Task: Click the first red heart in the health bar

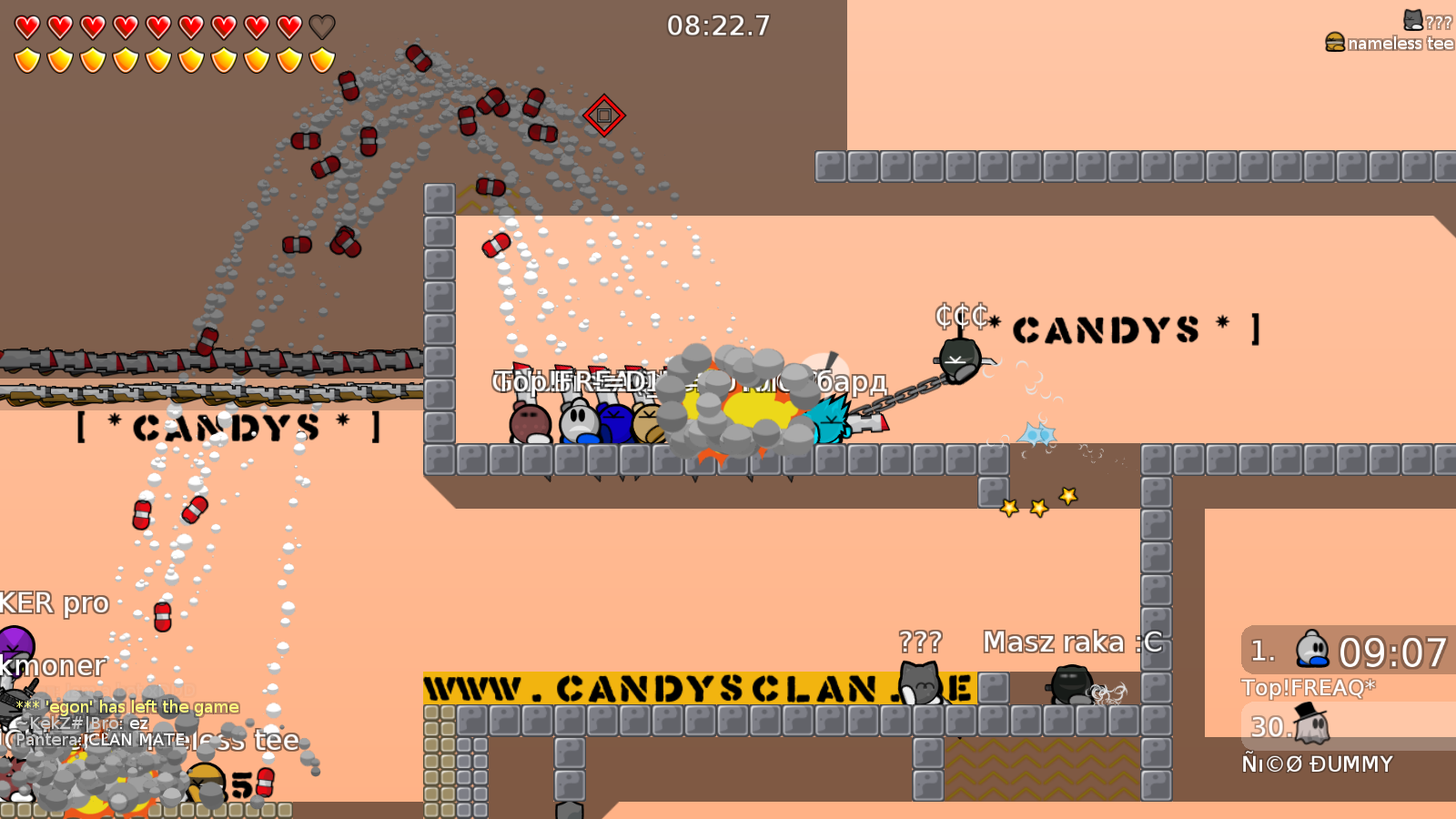Action: click(x=25, y=27)
